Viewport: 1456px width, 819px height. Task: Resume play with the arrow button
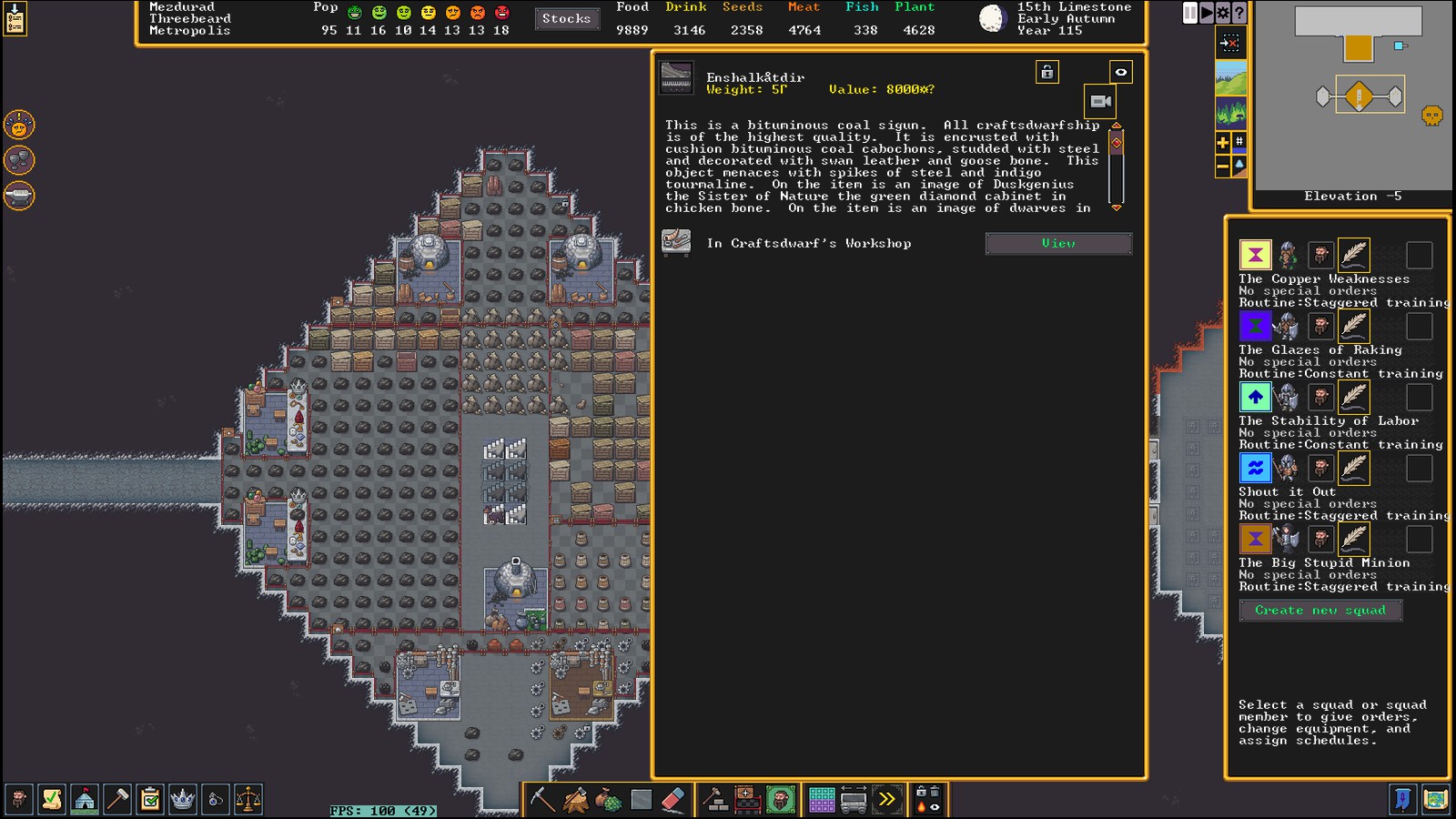[x=1207, y=13]
